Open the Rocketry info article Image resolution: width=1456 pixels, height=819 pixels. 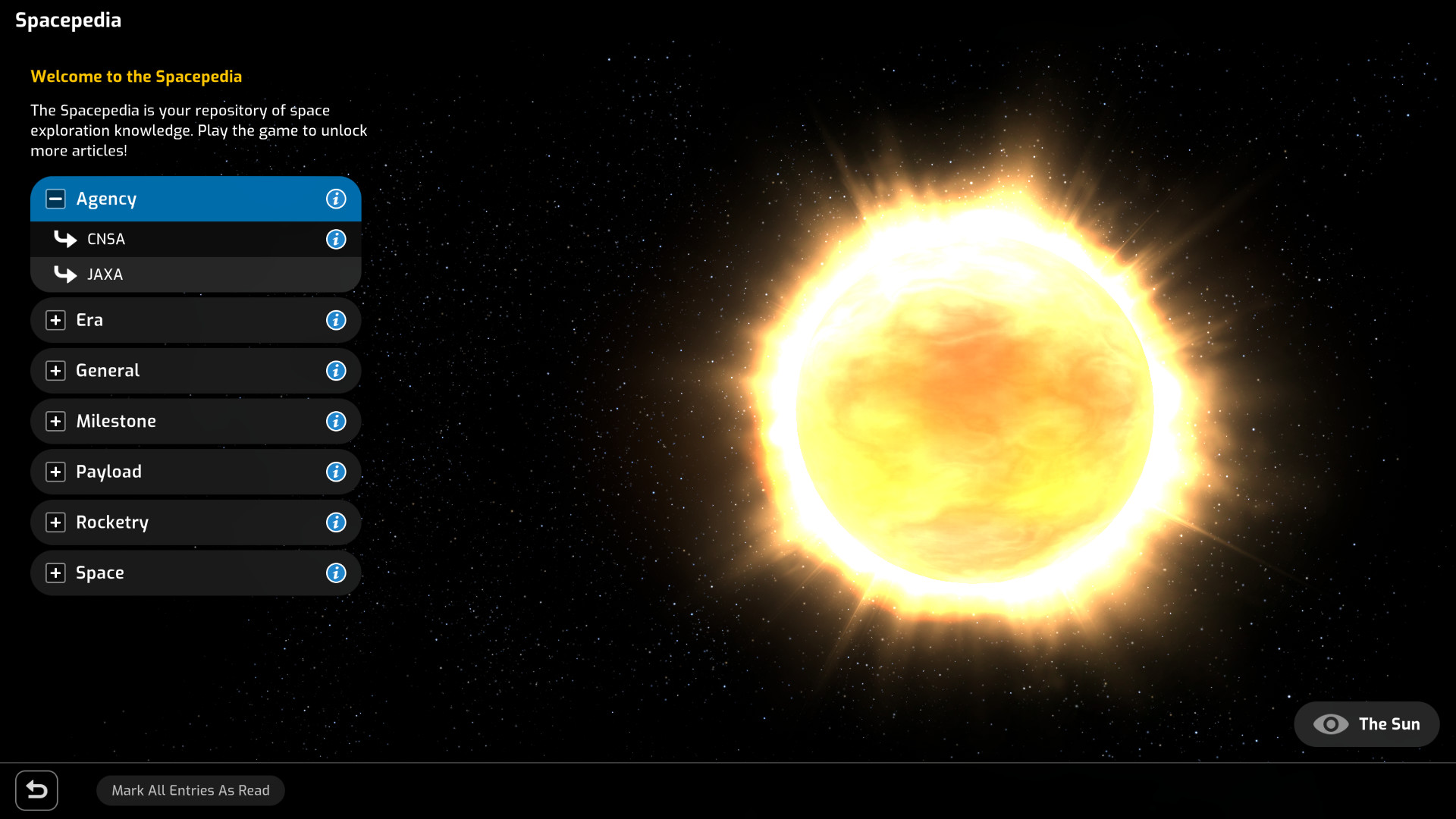pos(336,522)
